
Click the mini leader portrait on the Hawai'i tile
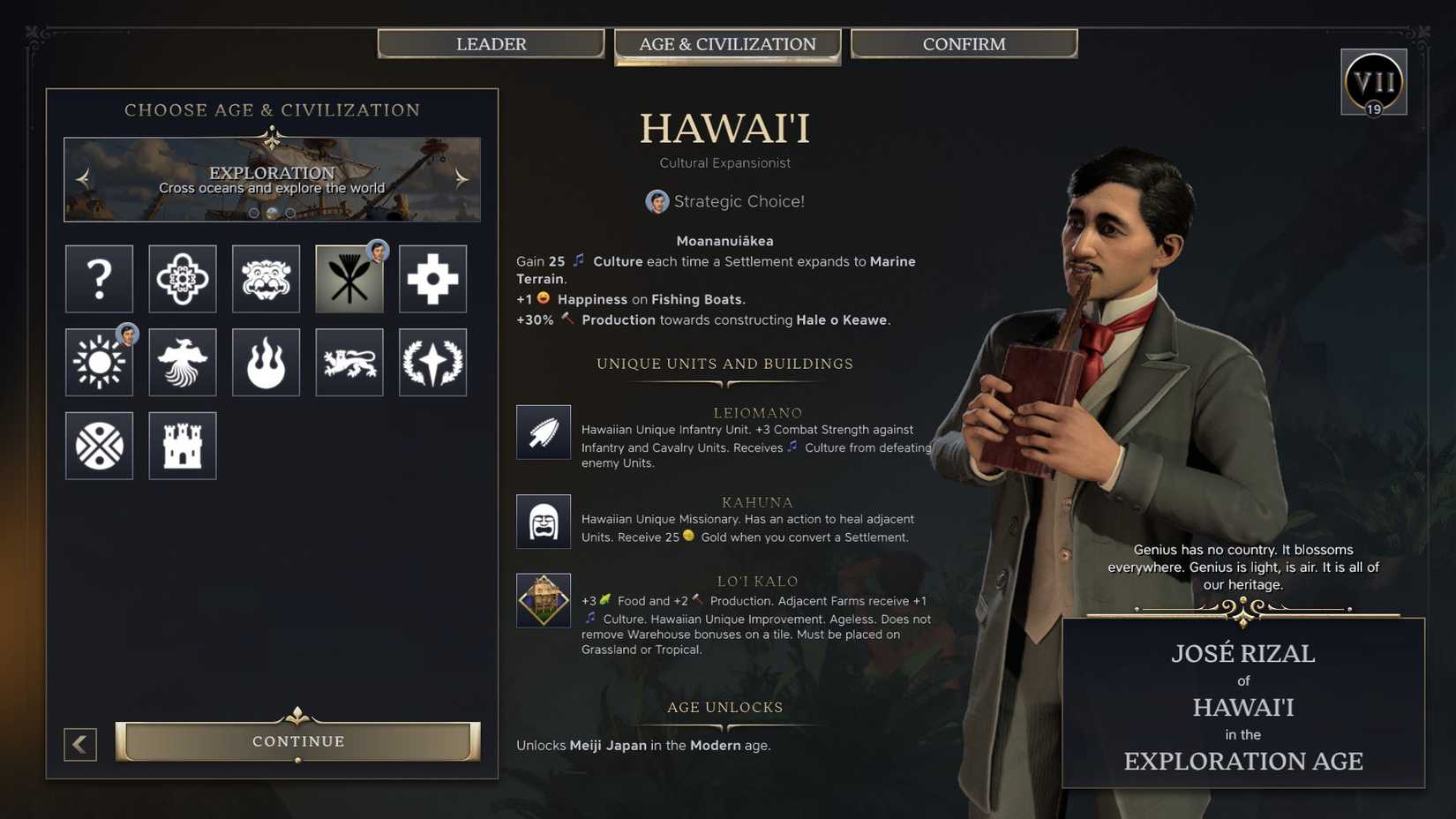point(378,252)
